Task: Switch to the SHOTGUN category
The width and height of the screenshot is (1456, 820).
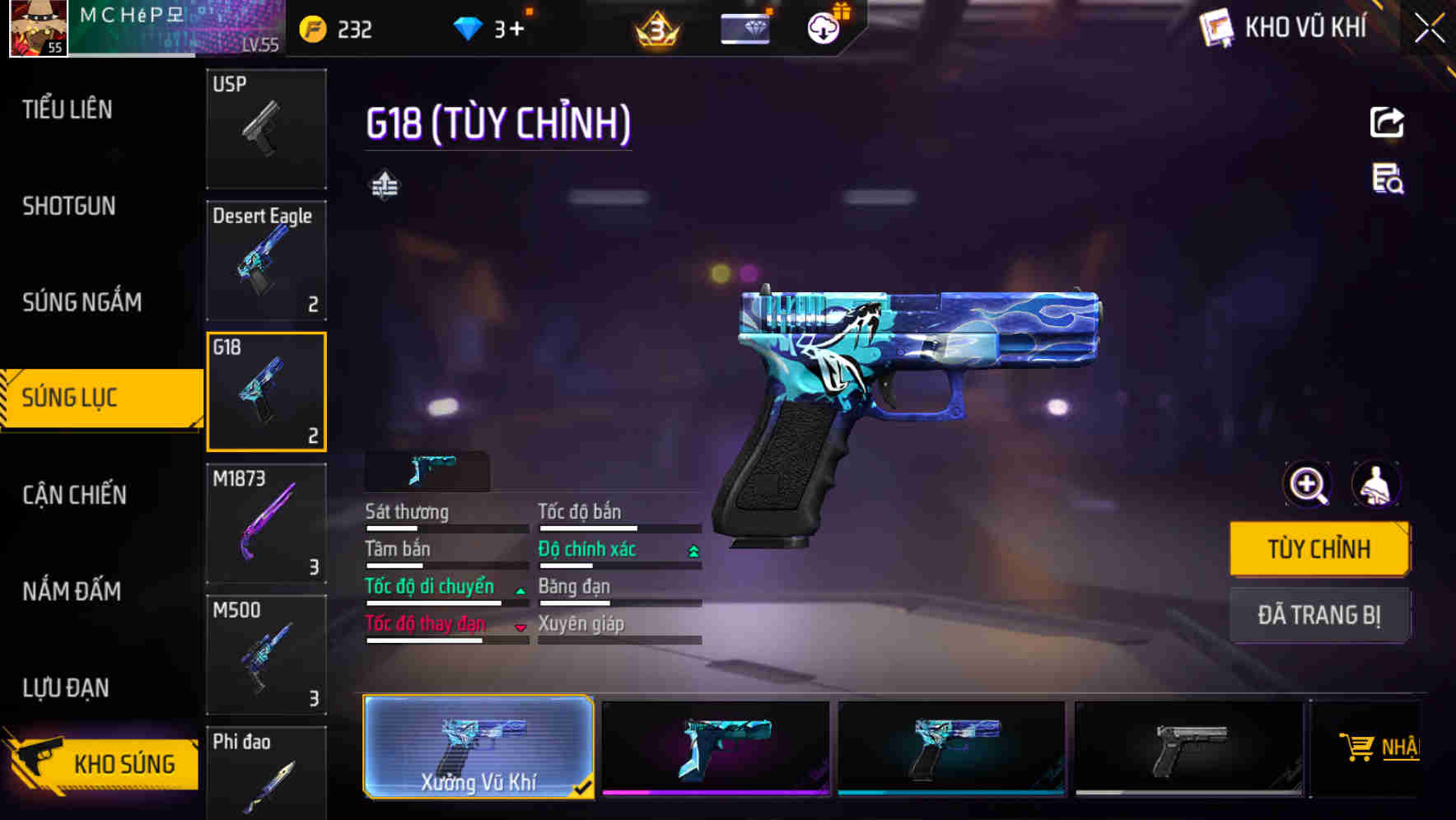Action: [70, 206]
